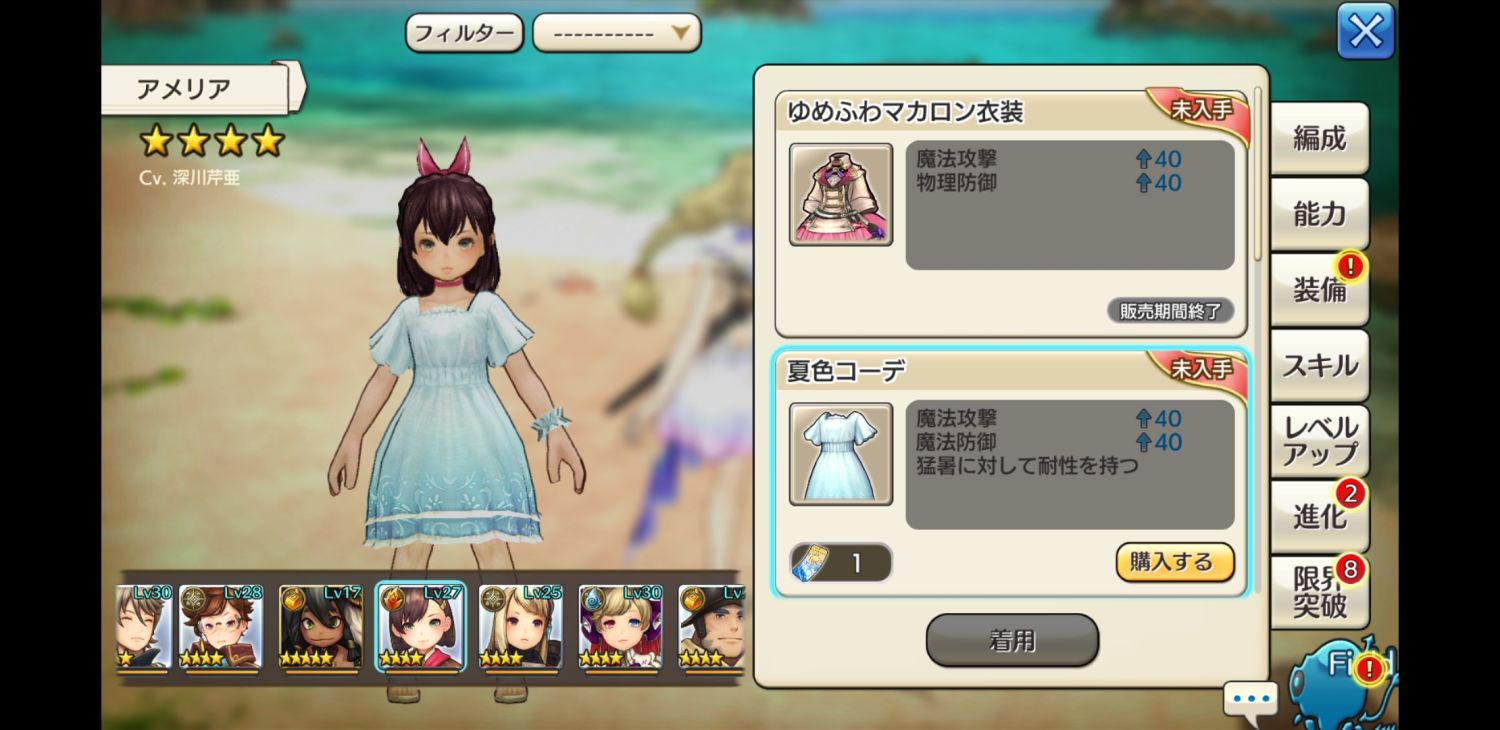Open the chat speech bubble icon
This screenshot has height=730, width=1500.
(x=1250, y=698)
